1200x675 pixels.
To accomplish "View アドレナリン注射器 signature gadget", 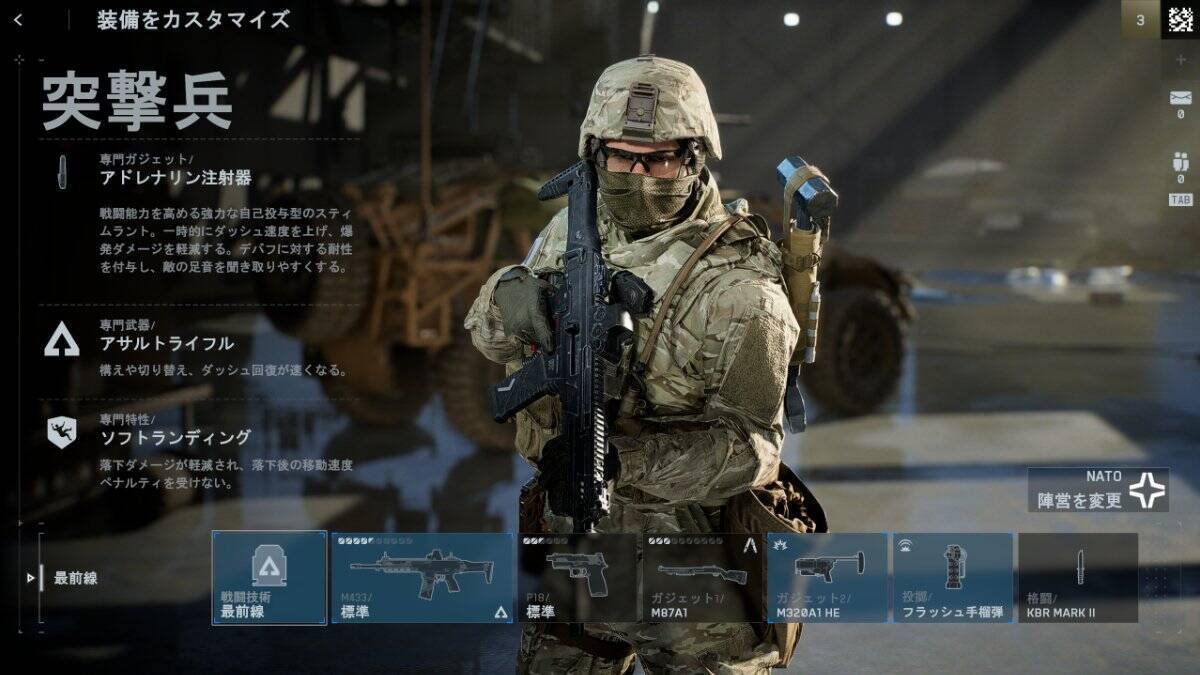I will (x=175, y=179).
